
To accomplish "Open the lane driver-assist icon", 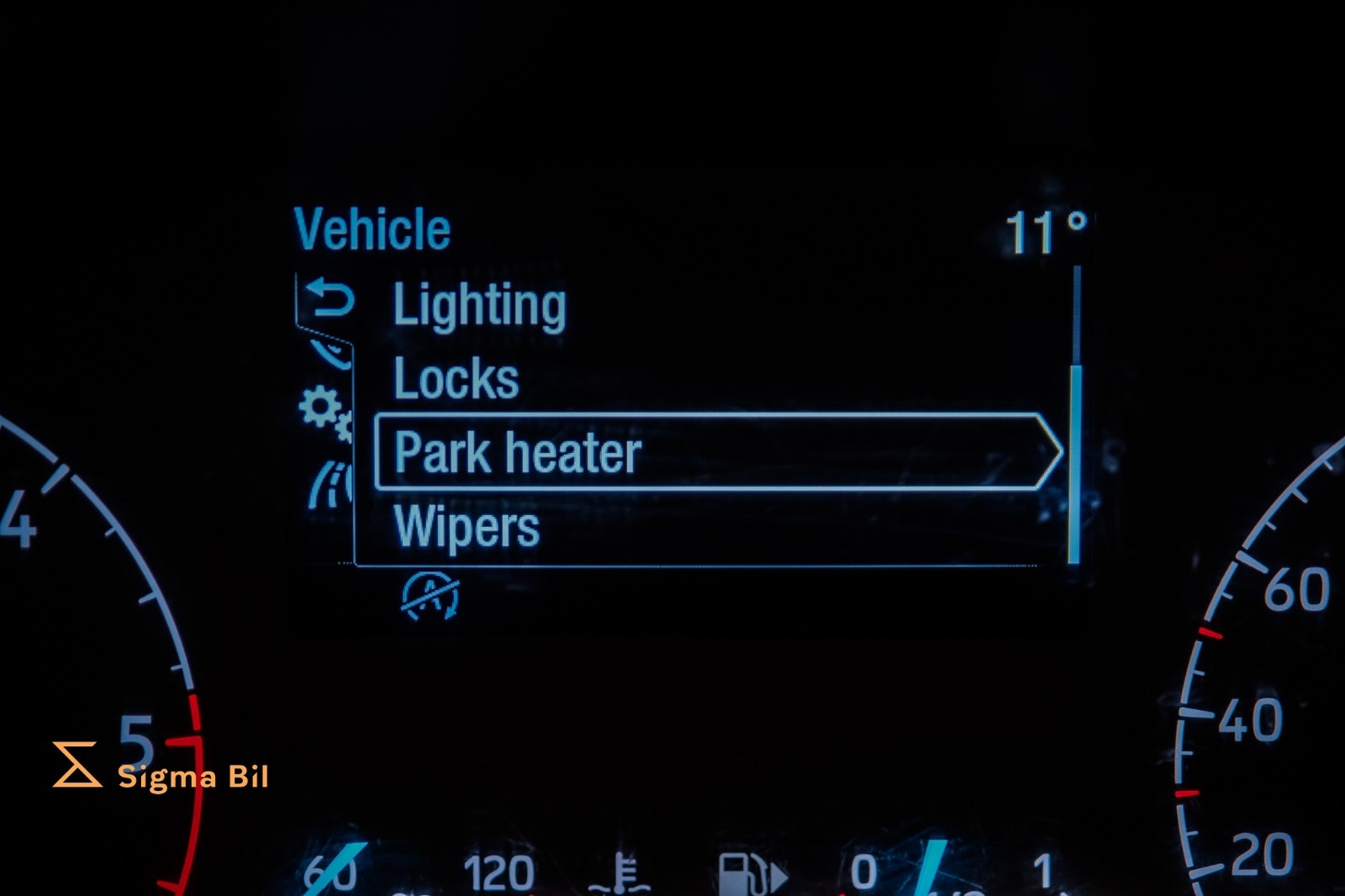I will (330, 486).
